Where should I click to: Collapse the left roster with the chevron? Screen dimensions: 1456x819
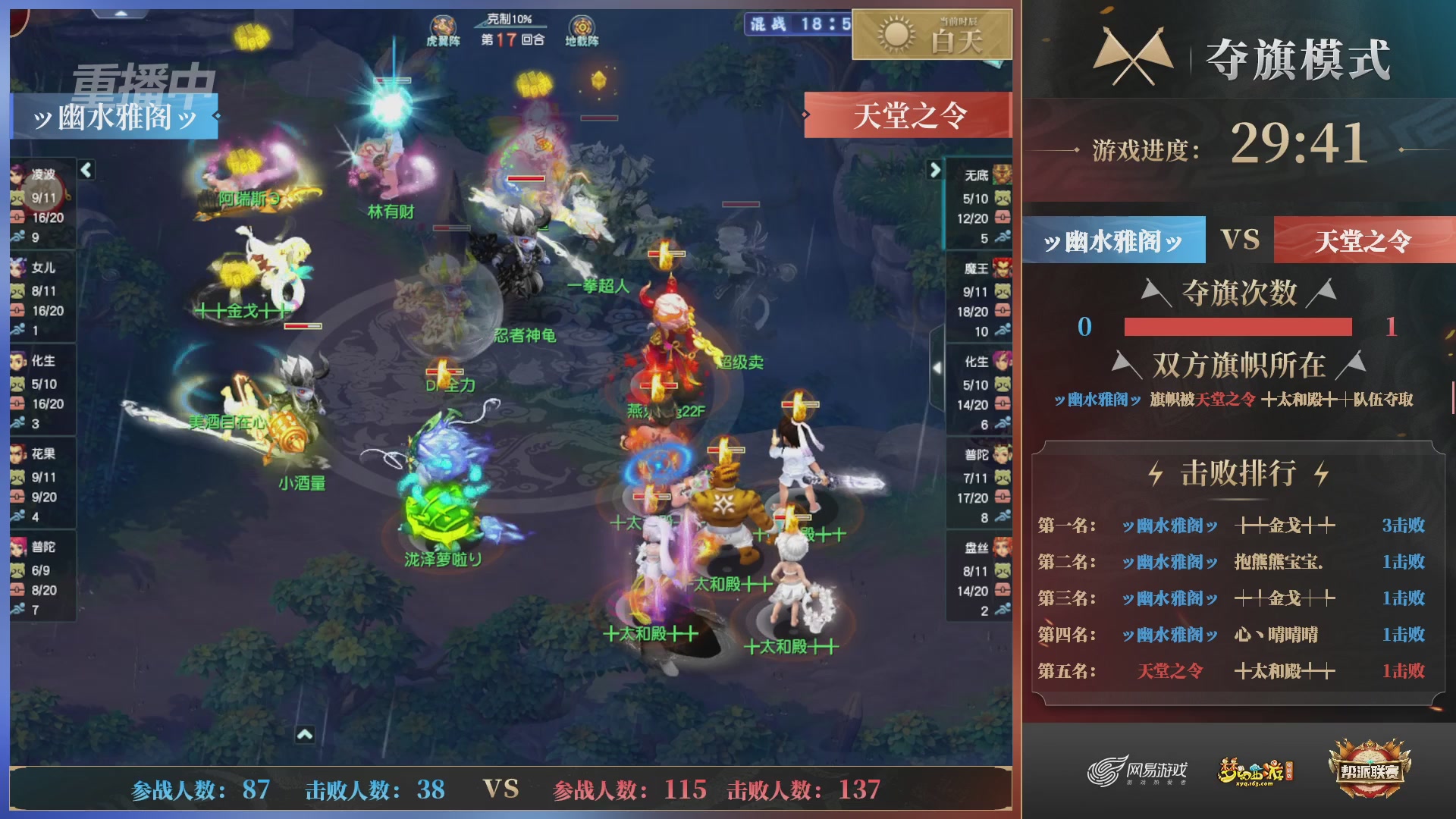[86, 171]
